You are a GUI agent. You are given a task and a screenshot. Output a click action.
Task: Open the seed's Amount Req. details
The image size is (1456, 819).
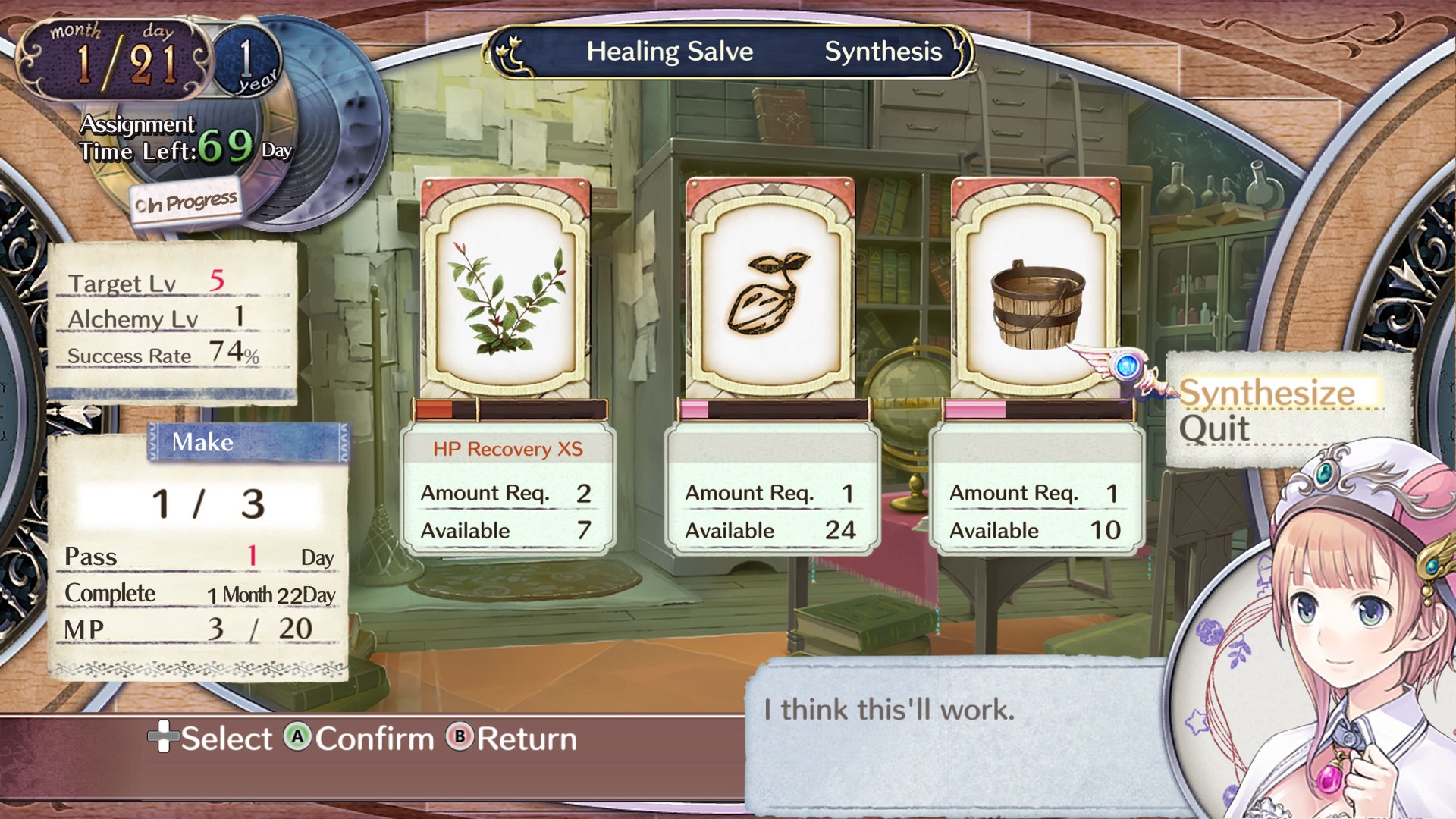coord(770,493)
